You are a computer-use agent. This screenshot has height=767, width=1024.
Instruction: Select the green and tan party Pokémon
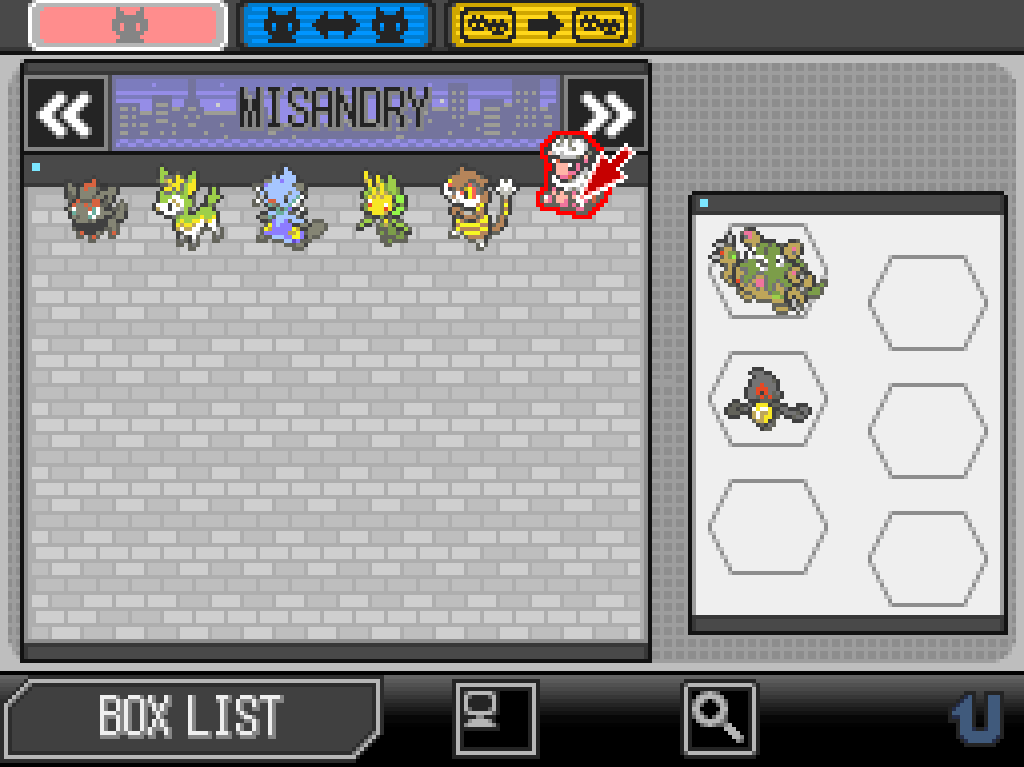pos(768,270)
